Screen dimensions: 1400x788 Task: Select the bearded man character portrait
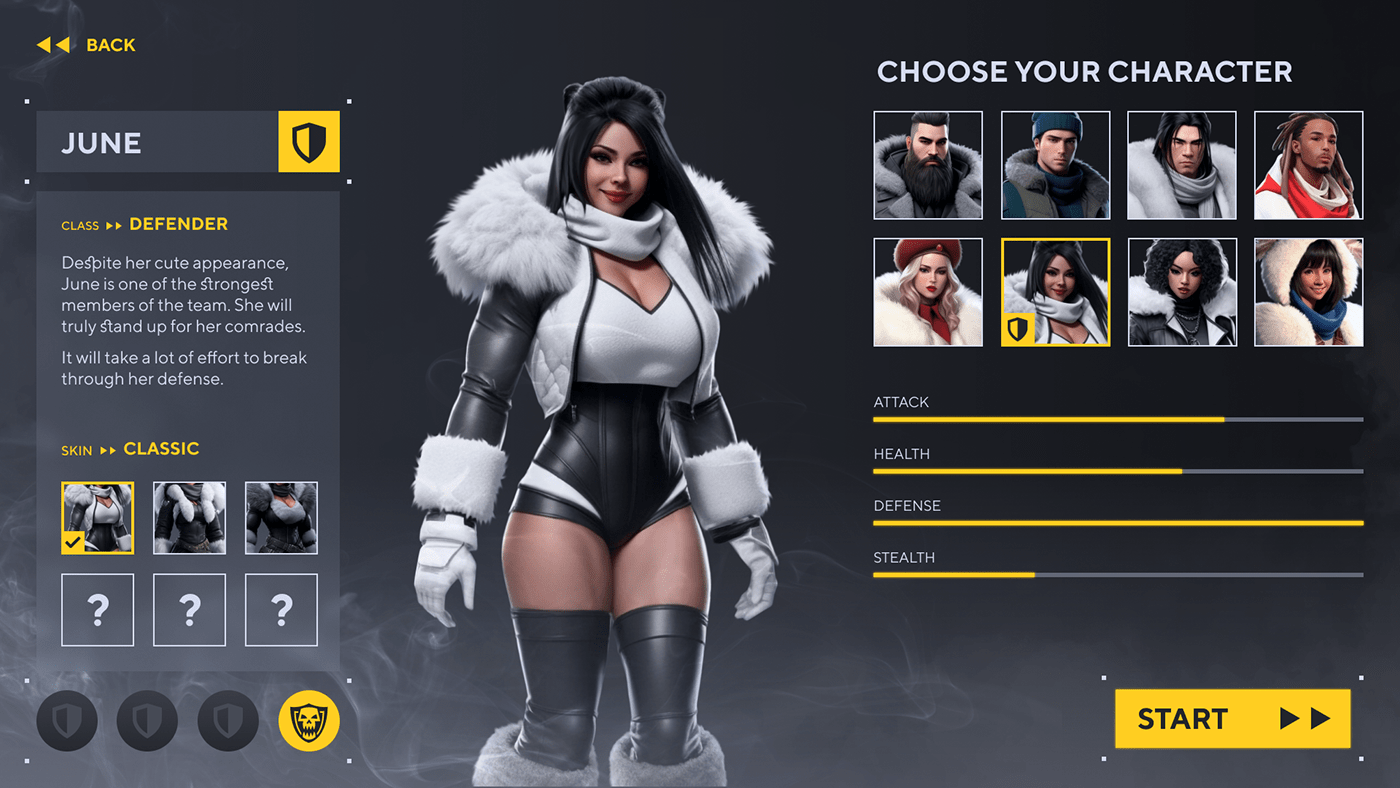click(x=928, y=165)
